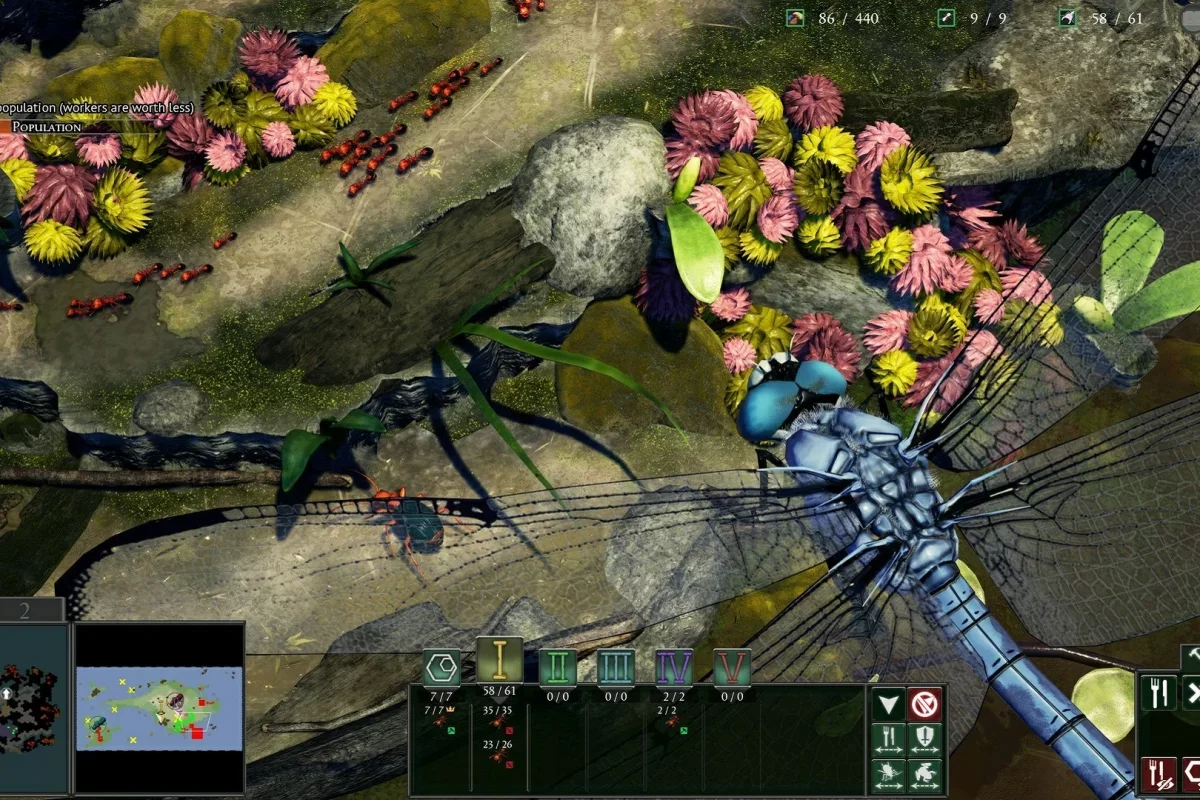Toggle the fork and knife arrows command
This screenshot has width=1200, height=800.
(x=888, y=739)
